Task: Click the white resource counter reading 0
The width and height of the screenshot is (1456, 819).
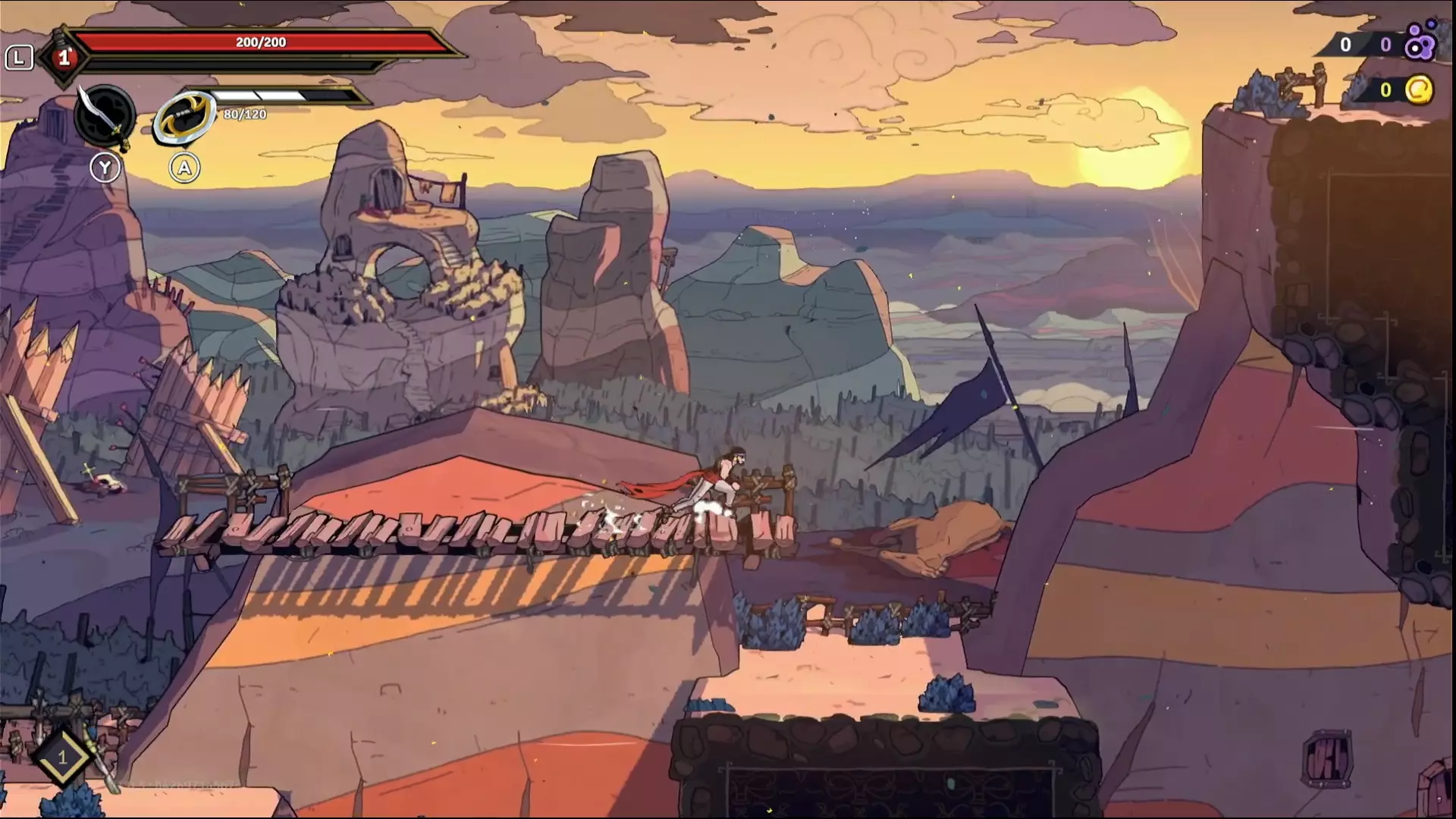Action: [x=1345, y=45]
